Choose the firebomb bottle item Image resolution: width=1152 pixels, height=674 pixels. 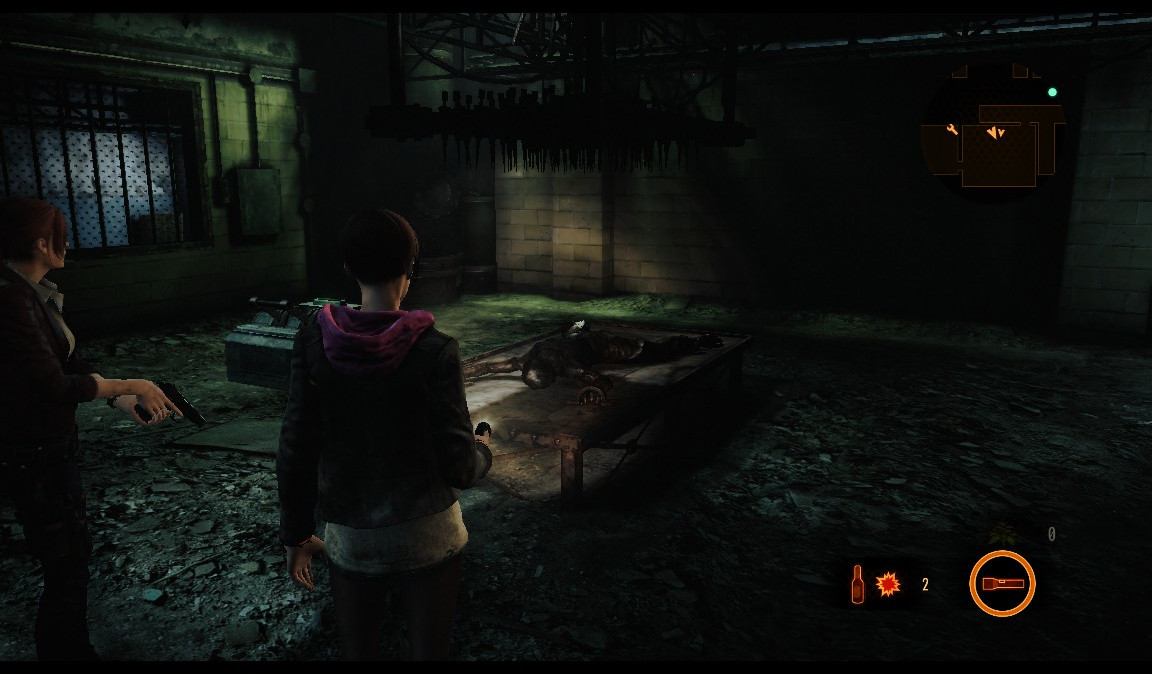tap(857, 584)
